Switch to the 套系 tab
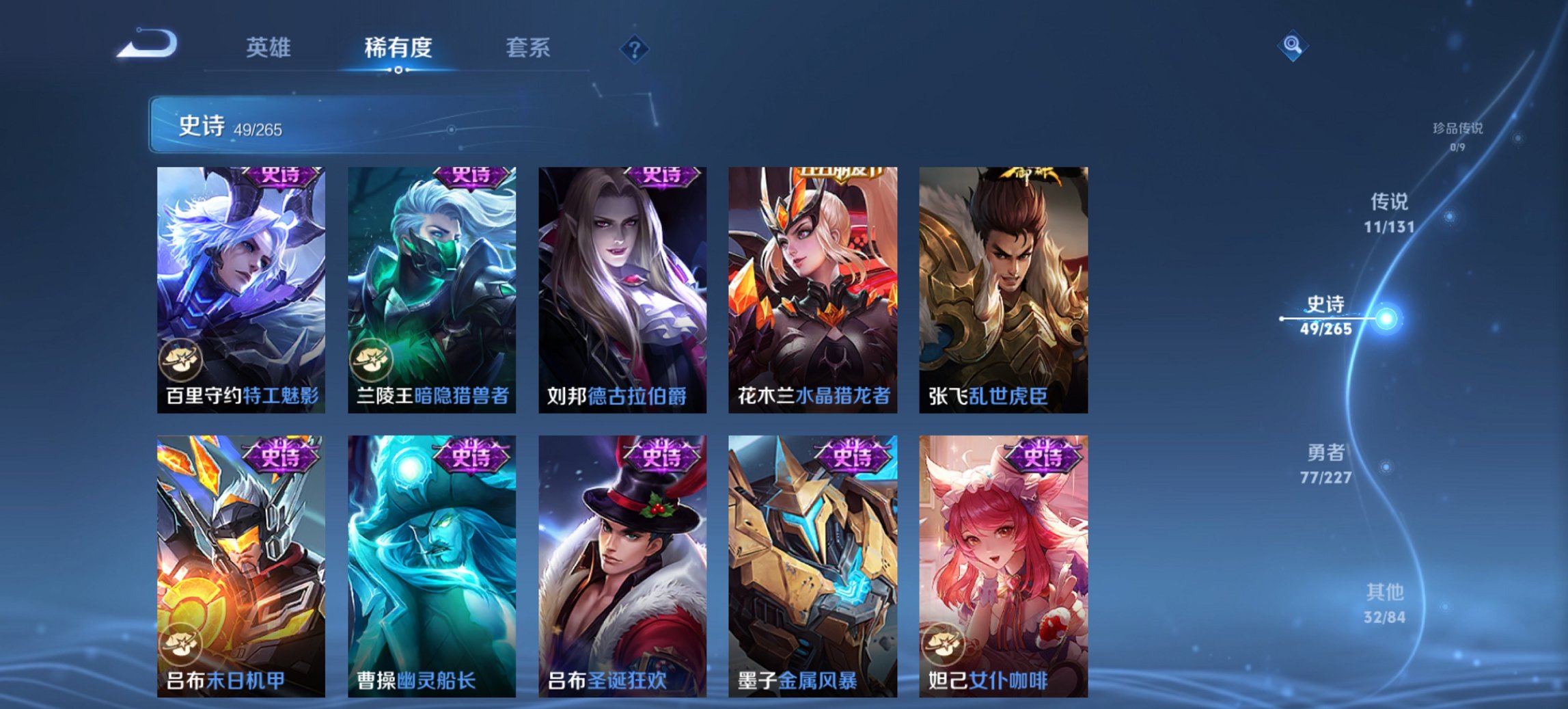The image size is (1568, 709). point(528,48)
